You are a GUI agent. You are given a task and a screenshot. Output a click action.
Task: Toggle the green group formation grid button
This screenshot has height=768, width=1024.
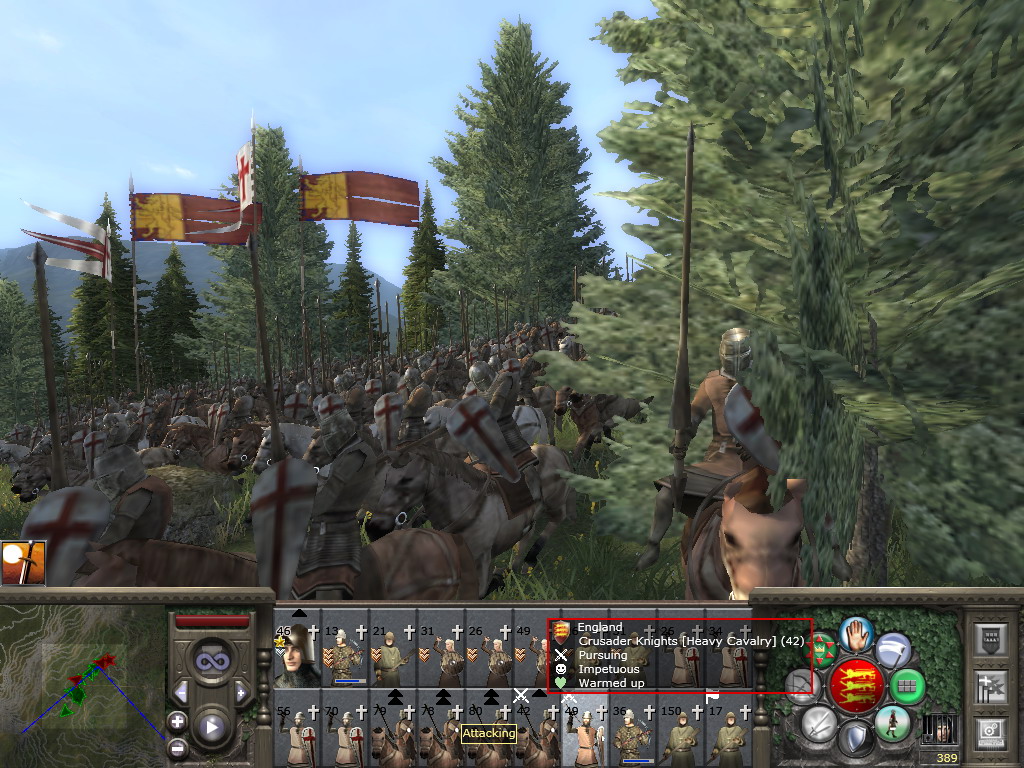pos(907,687)
